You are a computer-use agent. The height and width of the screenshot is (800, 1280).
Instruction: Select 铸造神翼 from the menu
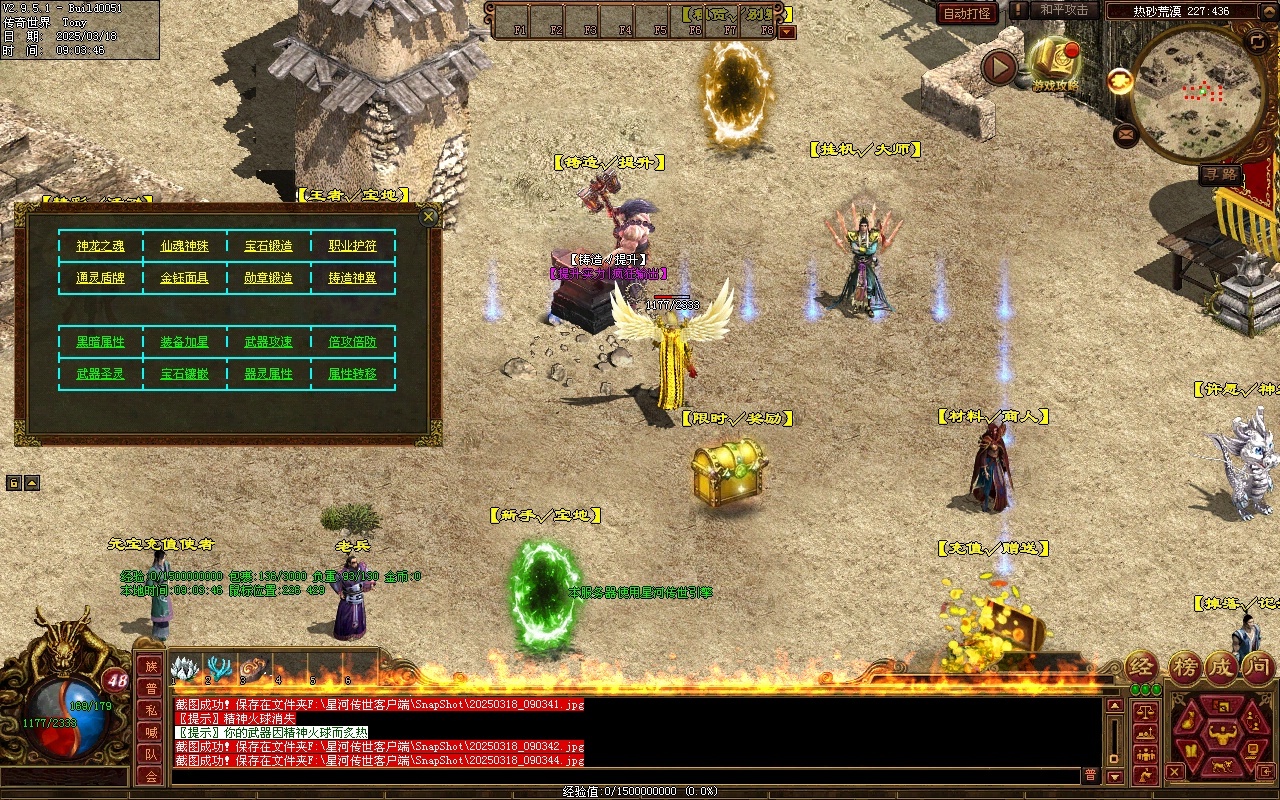(353, 278)
